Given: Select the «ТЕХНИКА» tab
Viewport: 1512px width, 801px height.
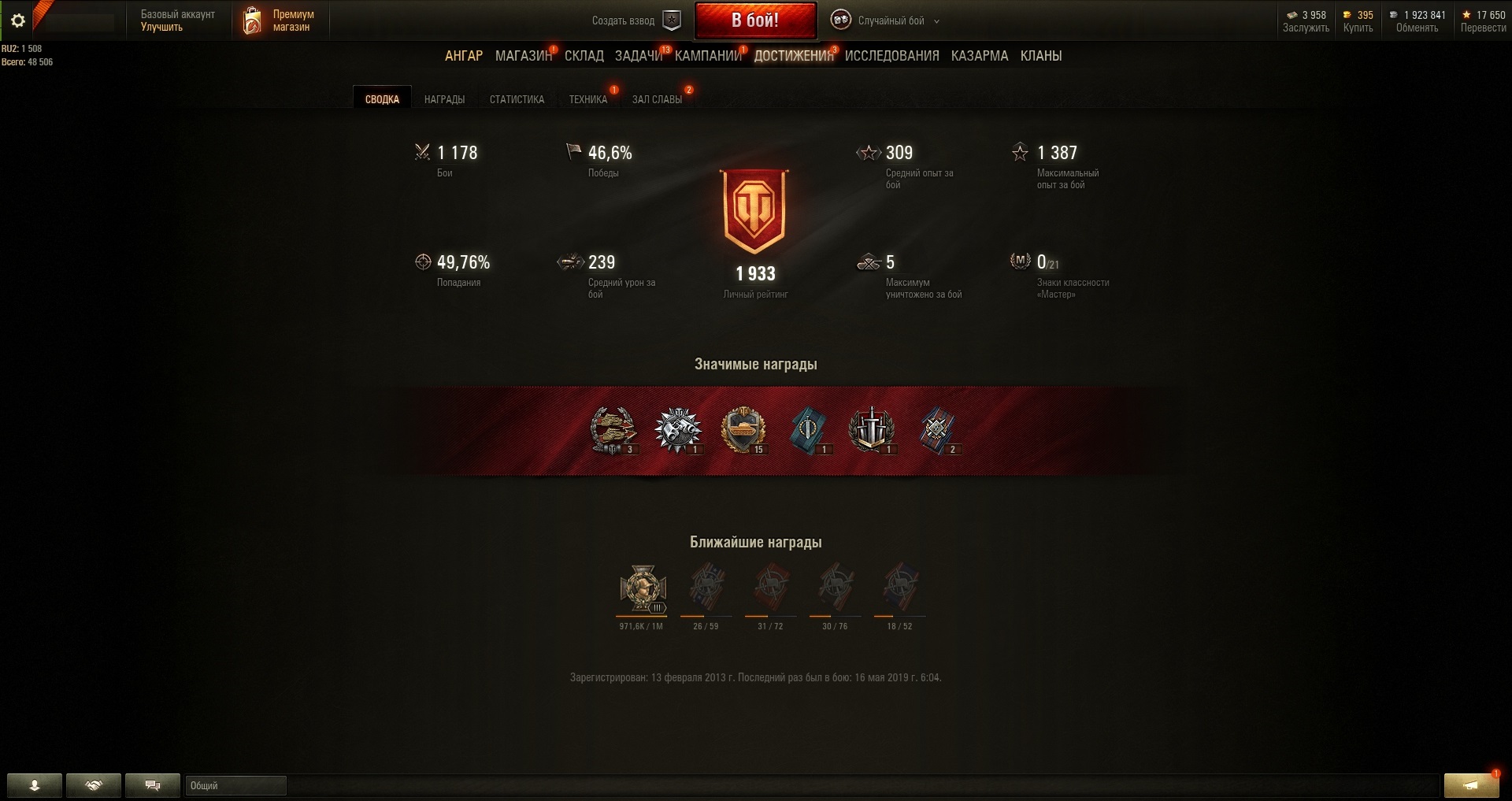Looking at the screenshot, I should click(587, 99).
